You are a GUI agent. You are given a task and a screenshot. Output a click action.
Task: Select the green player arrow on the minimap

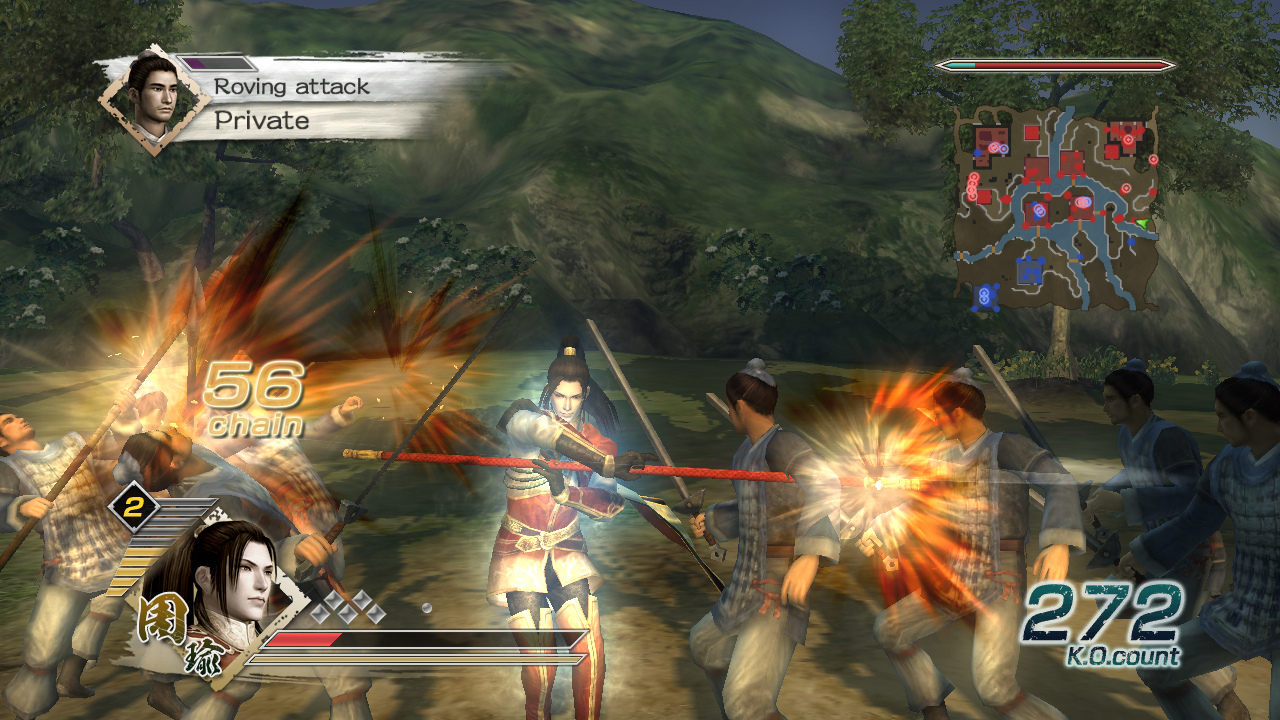click(1141, 224)
